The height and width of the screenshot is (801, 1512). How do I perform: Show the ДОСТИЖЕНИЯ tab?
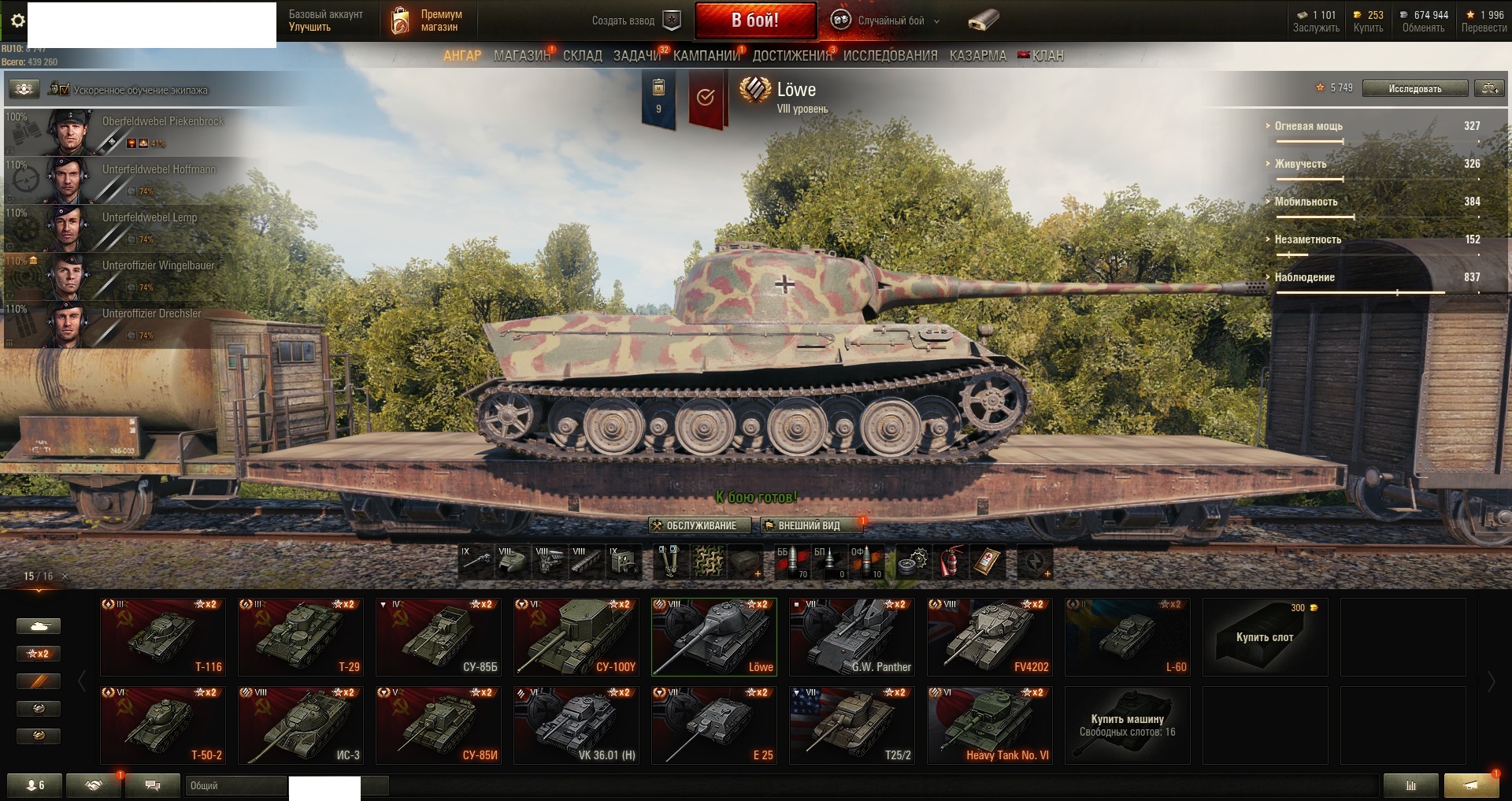click(x=791, y=56)
